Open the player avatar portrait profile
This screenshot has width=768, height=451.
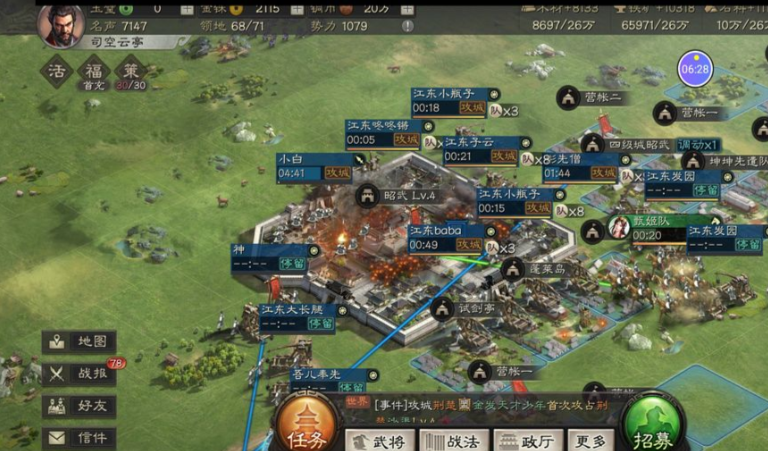coord(61,24)
